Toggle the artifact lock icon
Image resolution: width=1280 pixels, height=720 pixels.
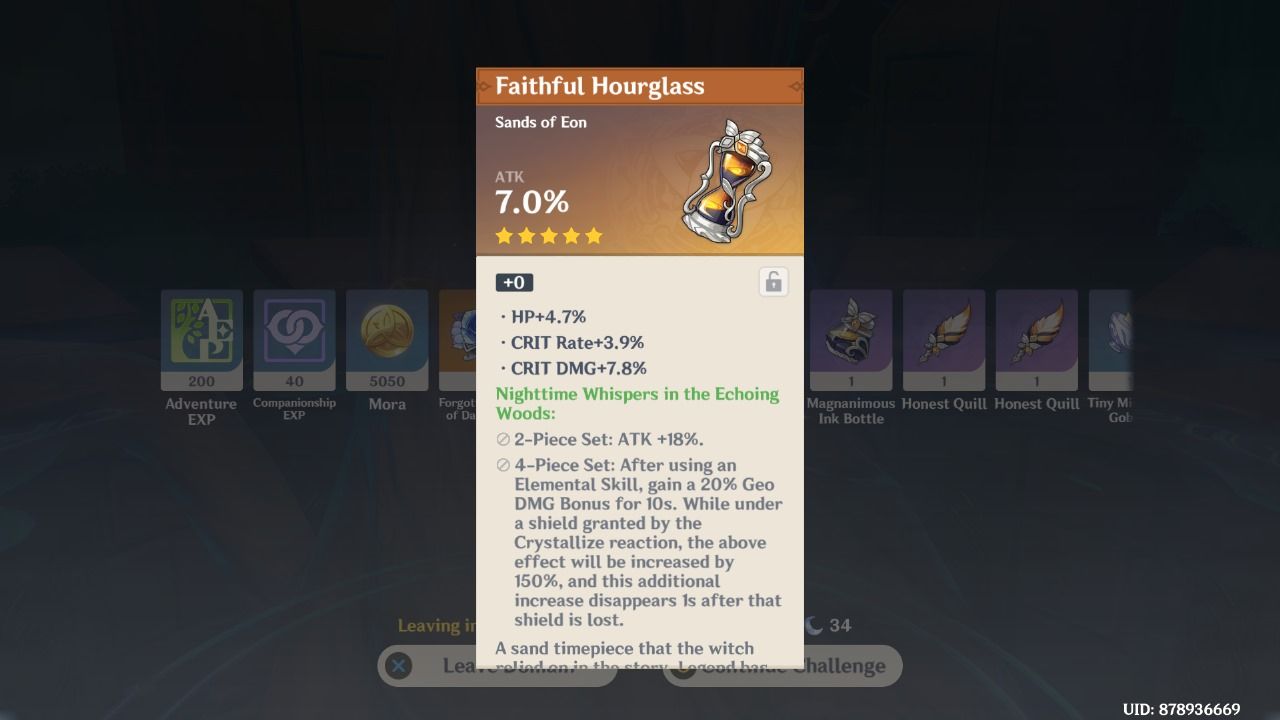pos(772,282)
